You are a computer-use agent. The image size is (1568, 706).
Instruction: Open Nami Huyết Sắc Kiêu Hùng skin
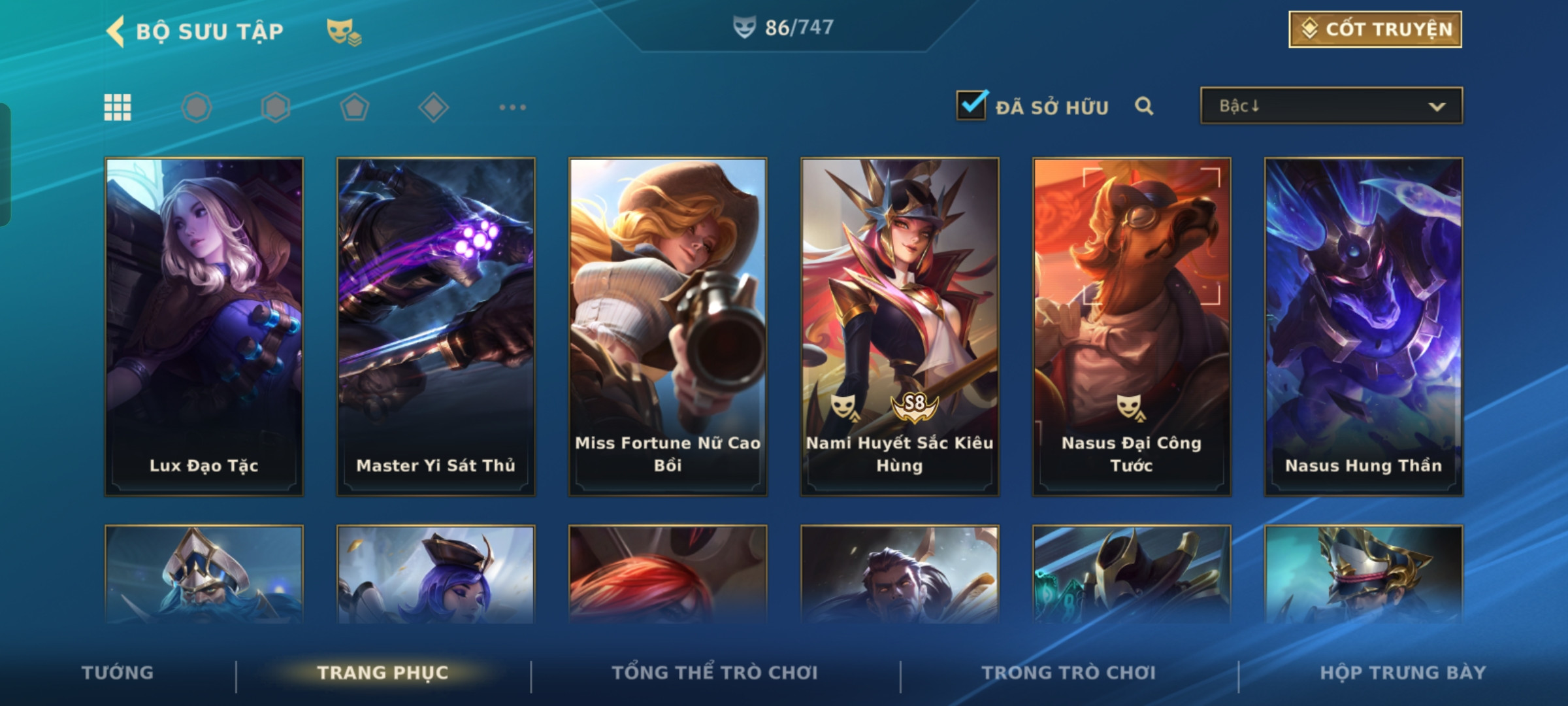[x=900, y=326]
